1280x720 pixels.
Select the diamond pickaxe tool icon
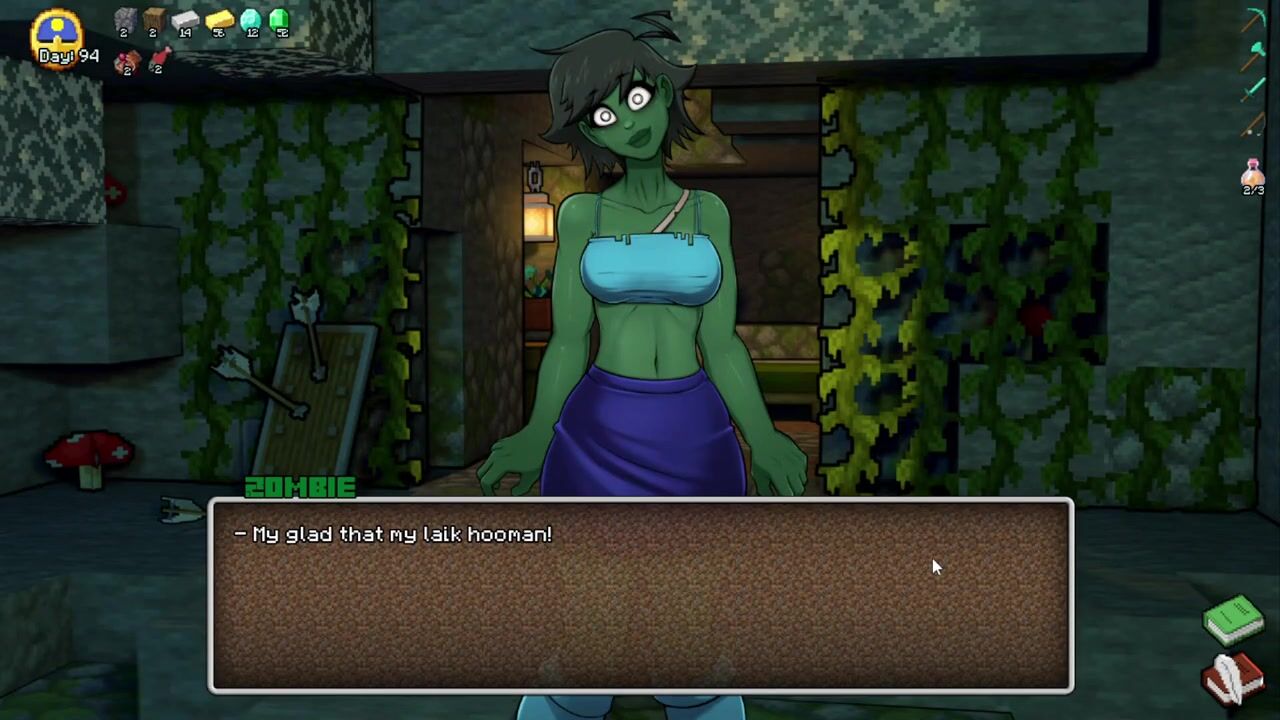(1254, 20)
